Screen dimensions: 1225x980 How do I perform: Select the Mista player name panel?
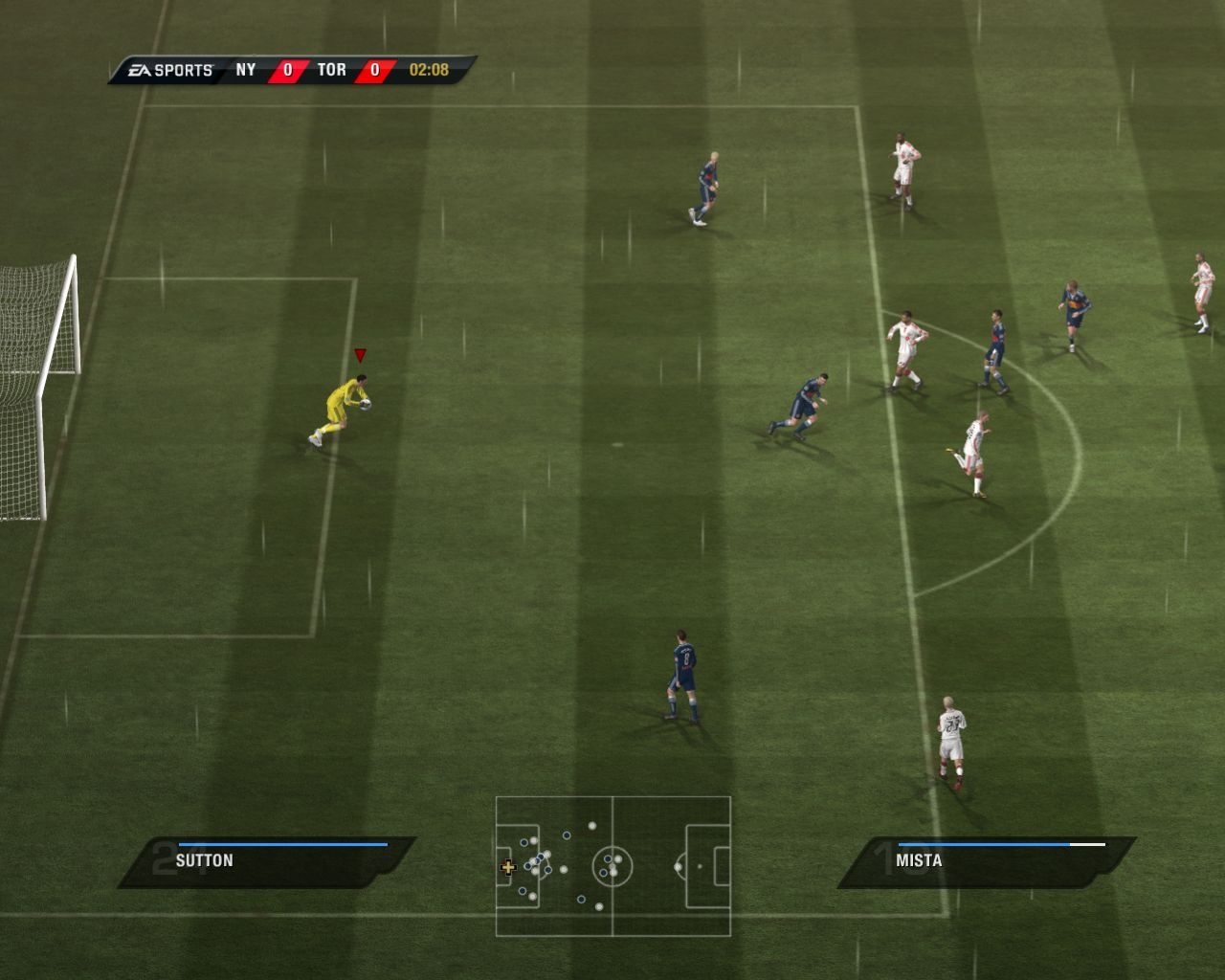986,861
